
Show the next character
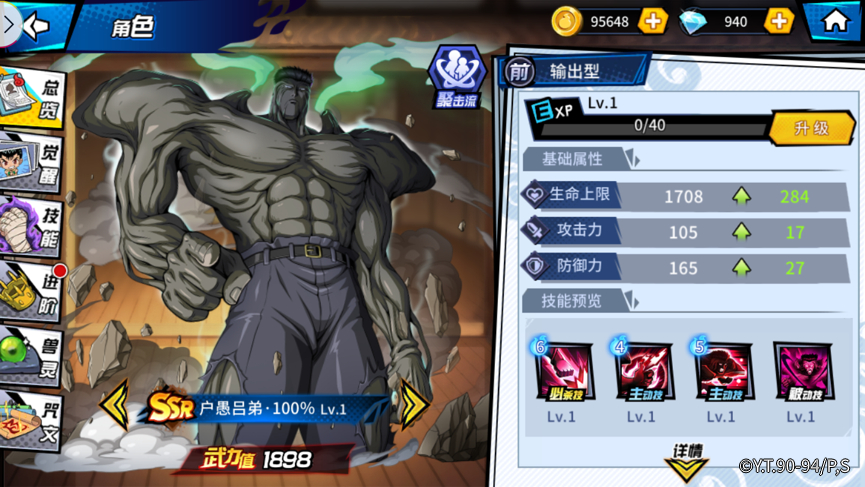coord(413,405)
